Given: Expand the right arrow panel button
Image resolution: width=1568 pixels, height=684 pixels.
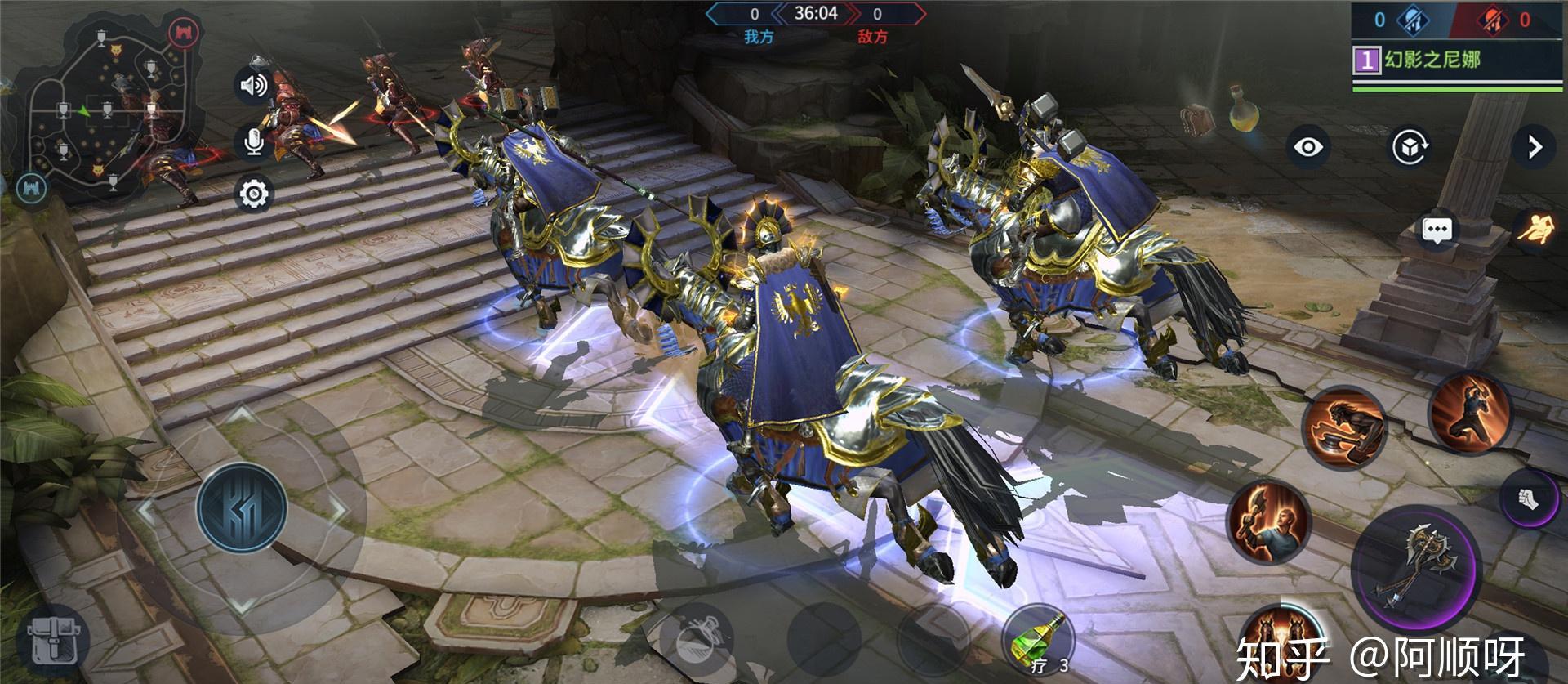Looking at the screenshot, I should pyautogui.click(x=1535, y=147).
